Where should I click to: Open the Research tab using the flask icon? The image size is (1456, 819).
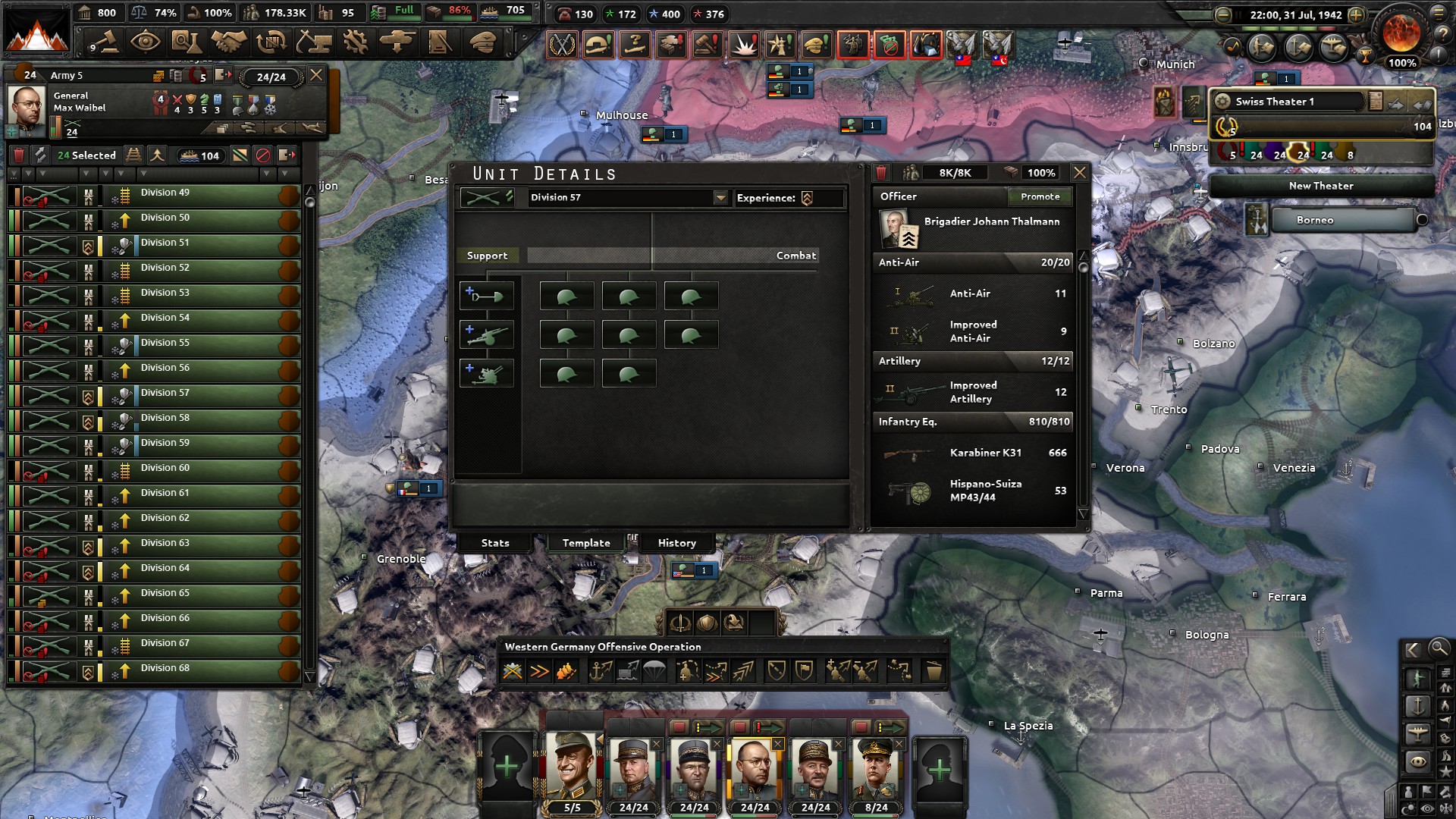(193, 43)
